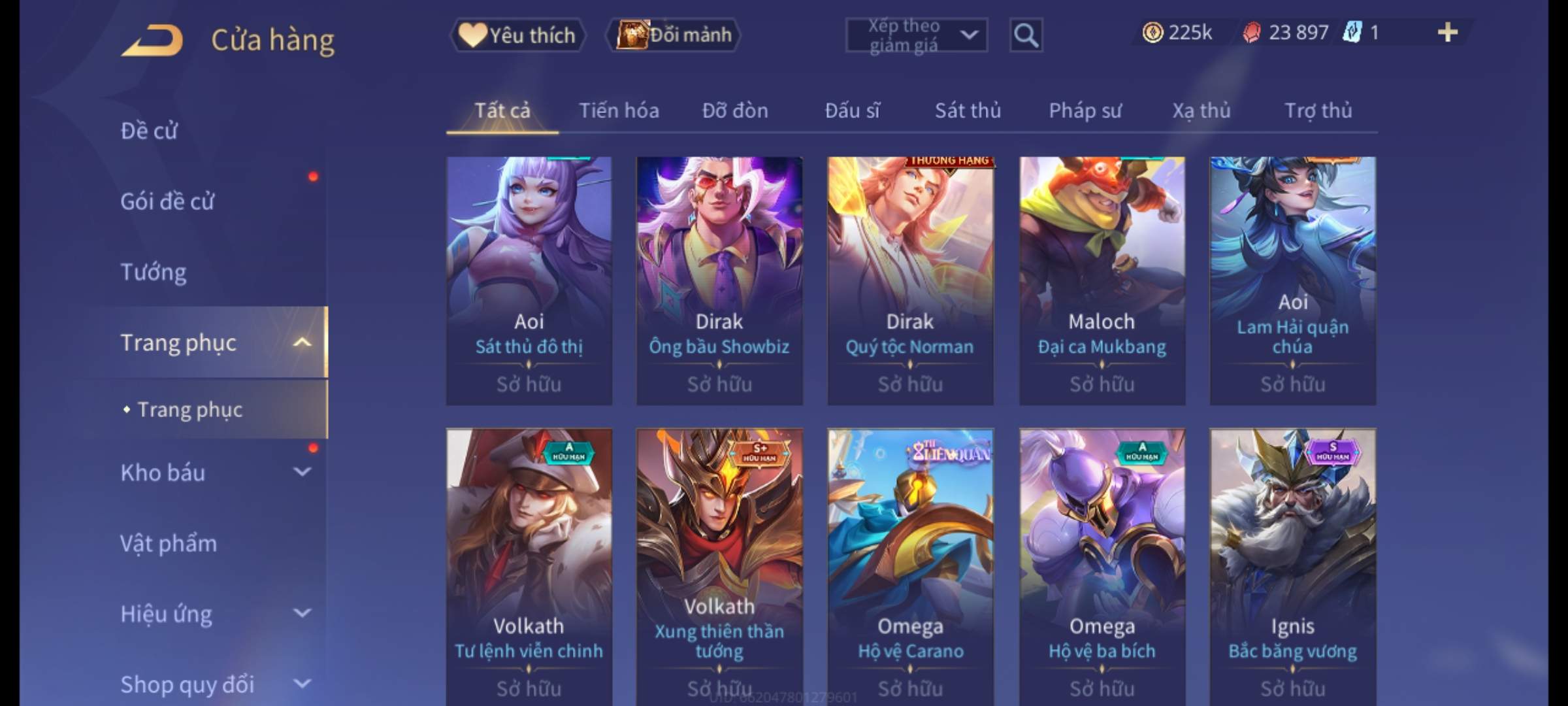Open the Đổi mảnh exchange button

pyautogui.click(x=674, y=35)
